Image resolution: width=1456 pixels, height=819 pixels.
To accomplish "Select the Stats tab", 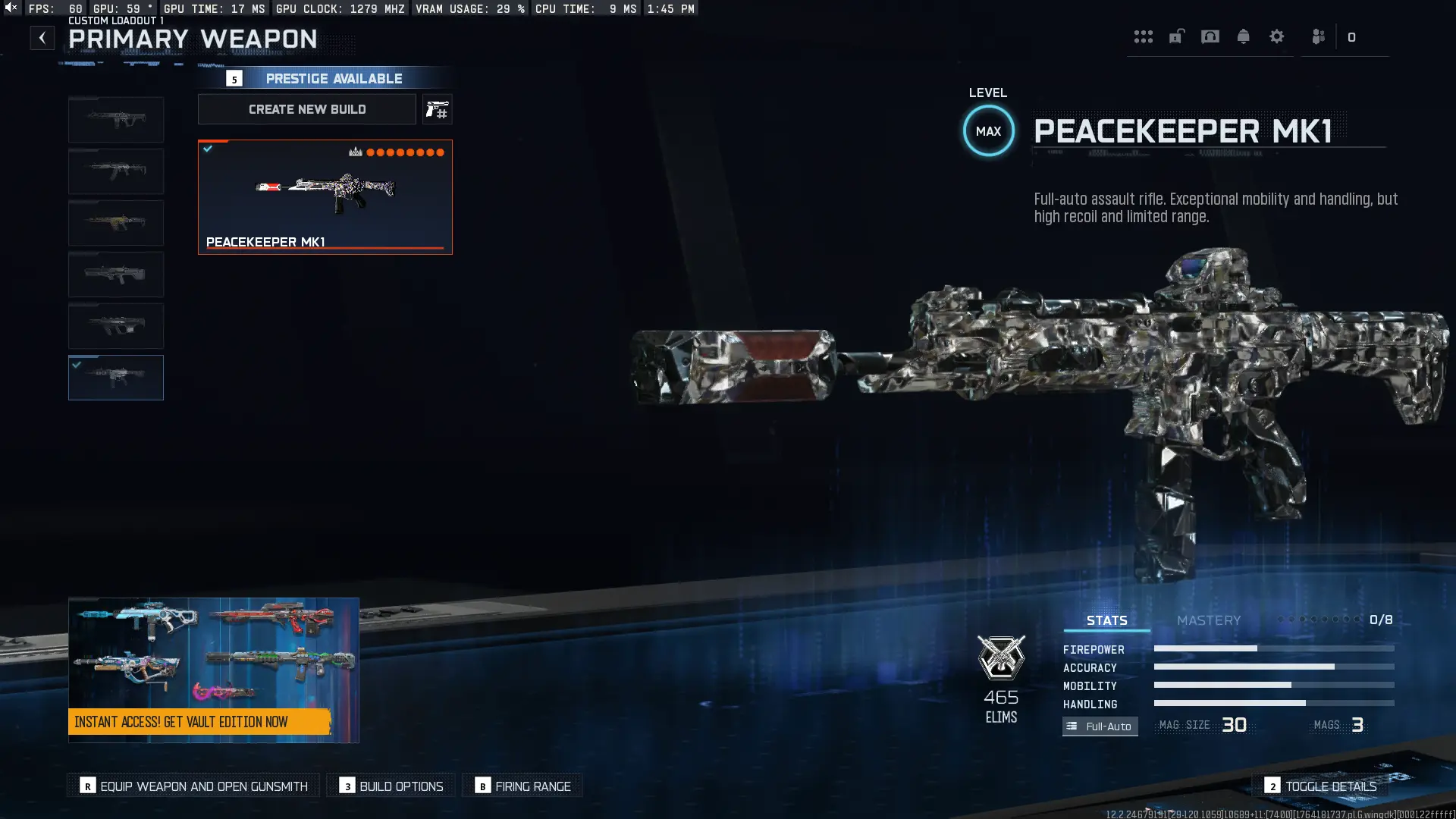I will click(1106, 620).
